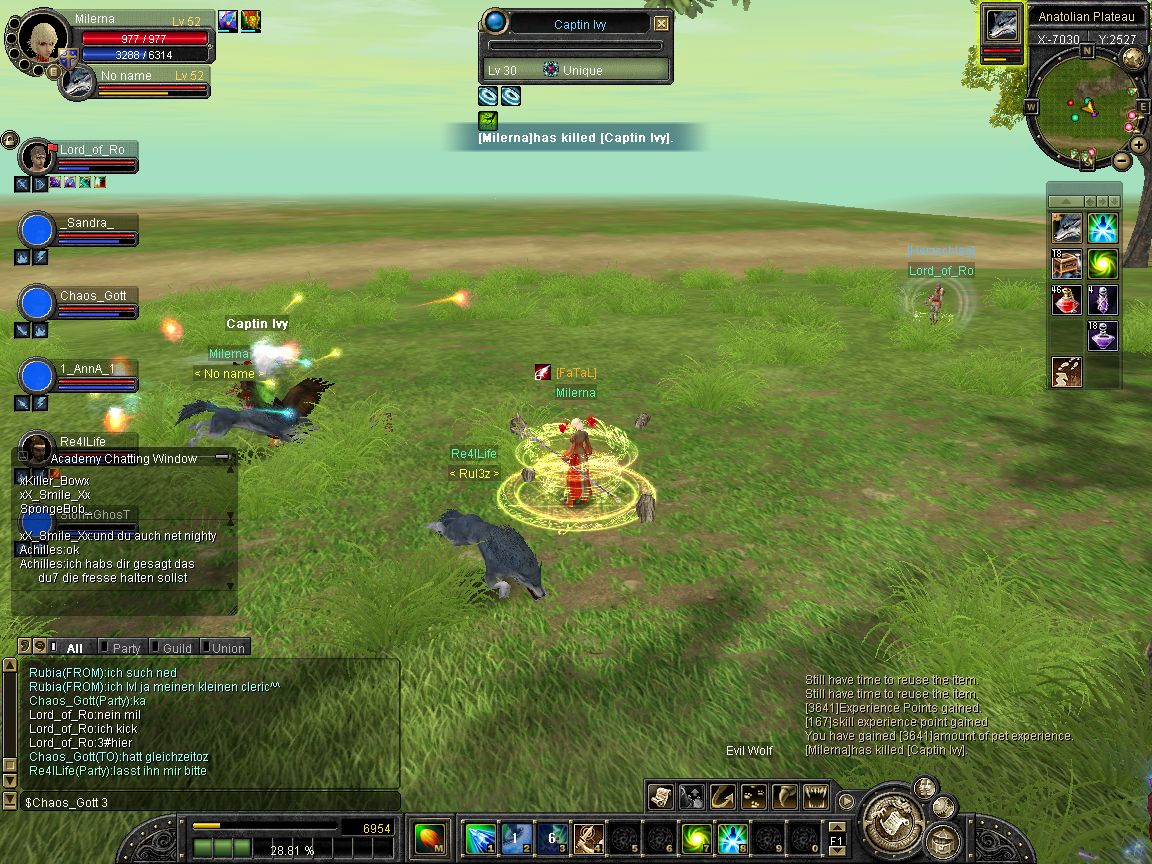Click the orange-leaf M button on hotbar
The height and width of the screenshot is (864, 1152).
(430, 837)
